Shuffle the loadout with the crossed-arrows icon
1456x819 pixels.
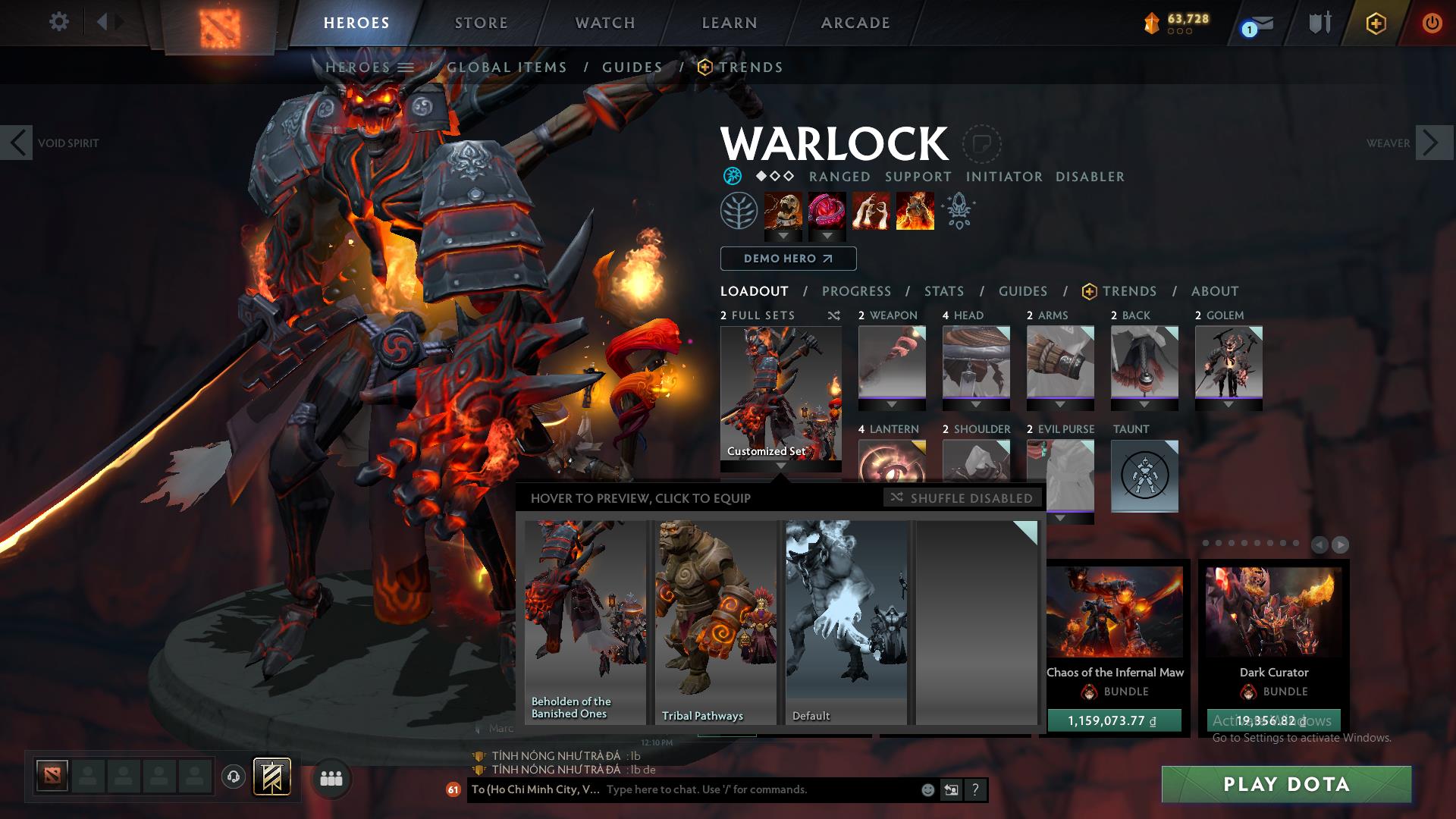click(834, 315)
